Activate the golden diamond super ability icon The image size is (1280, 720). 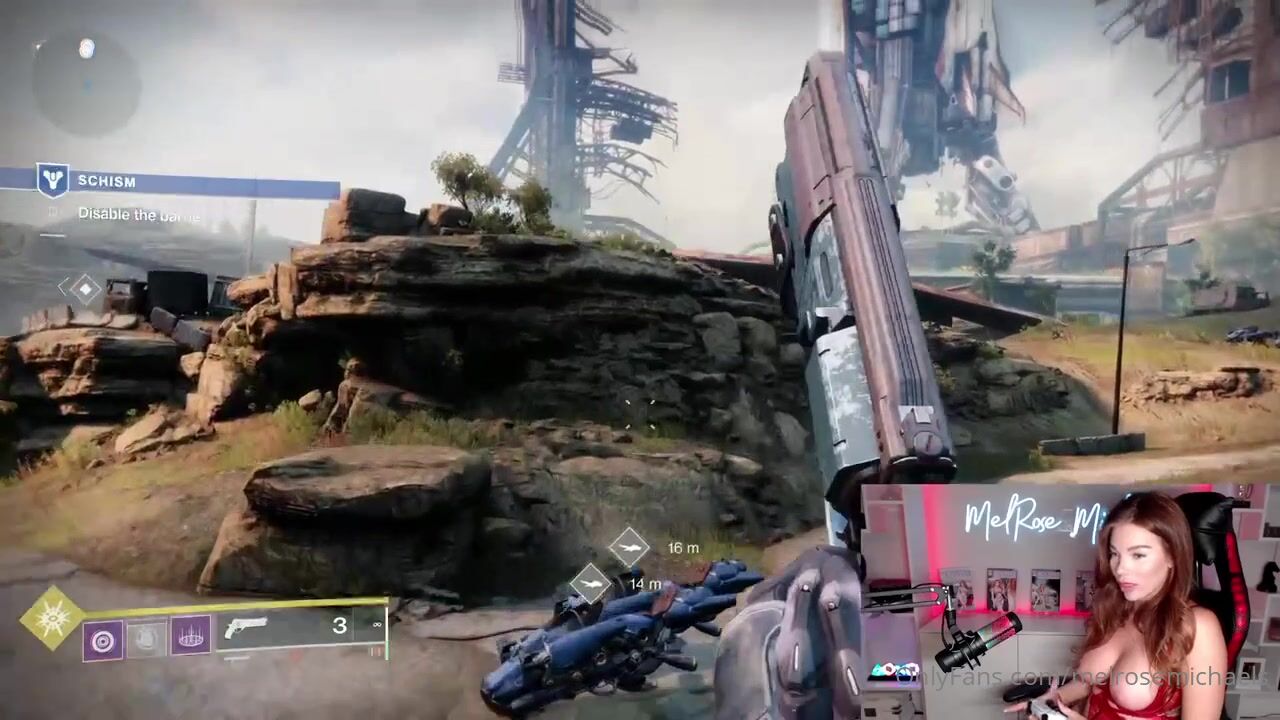pos(52,617)
